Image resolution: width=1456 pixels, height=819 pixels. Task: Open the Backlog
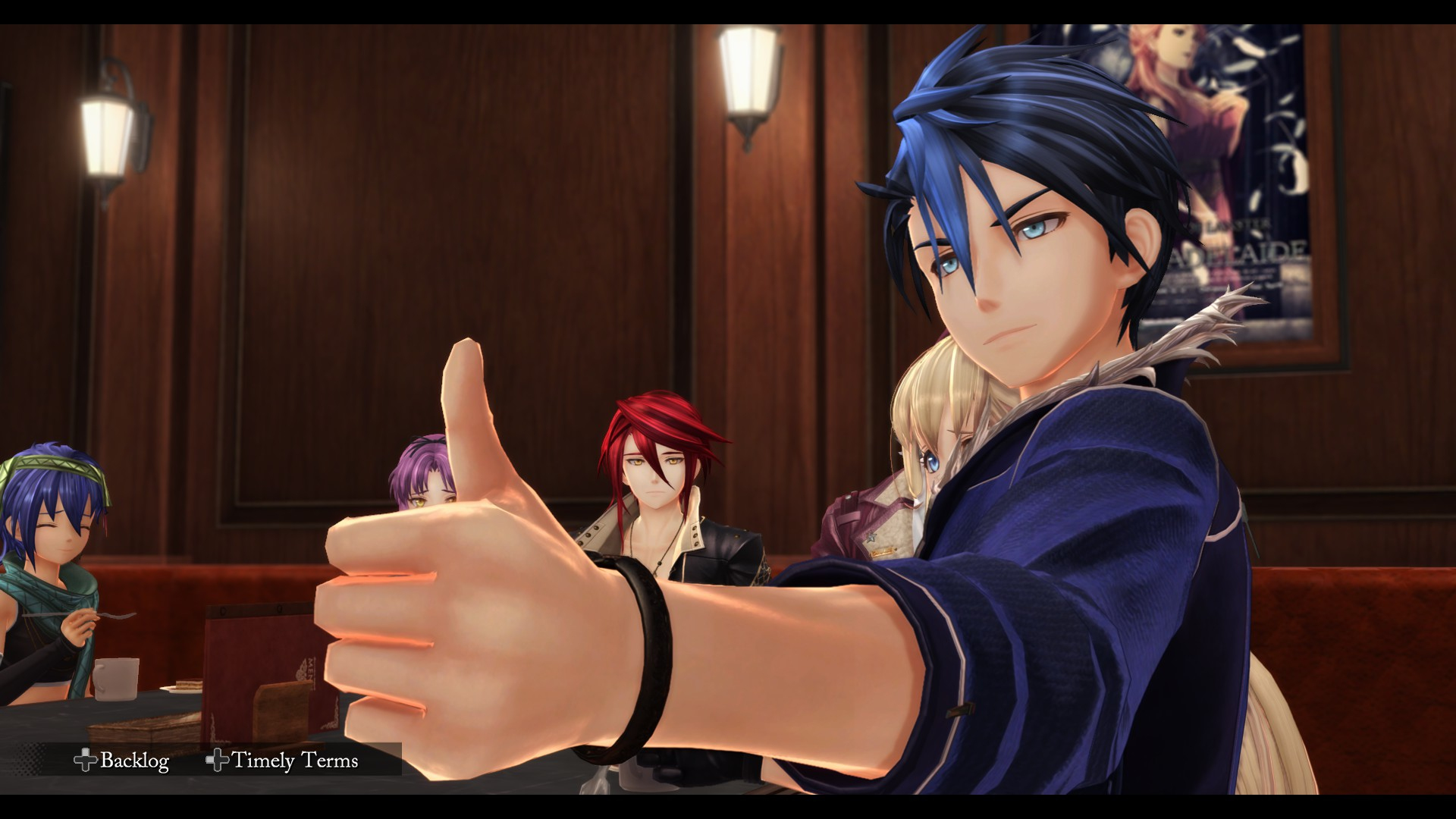coord(122,760)
